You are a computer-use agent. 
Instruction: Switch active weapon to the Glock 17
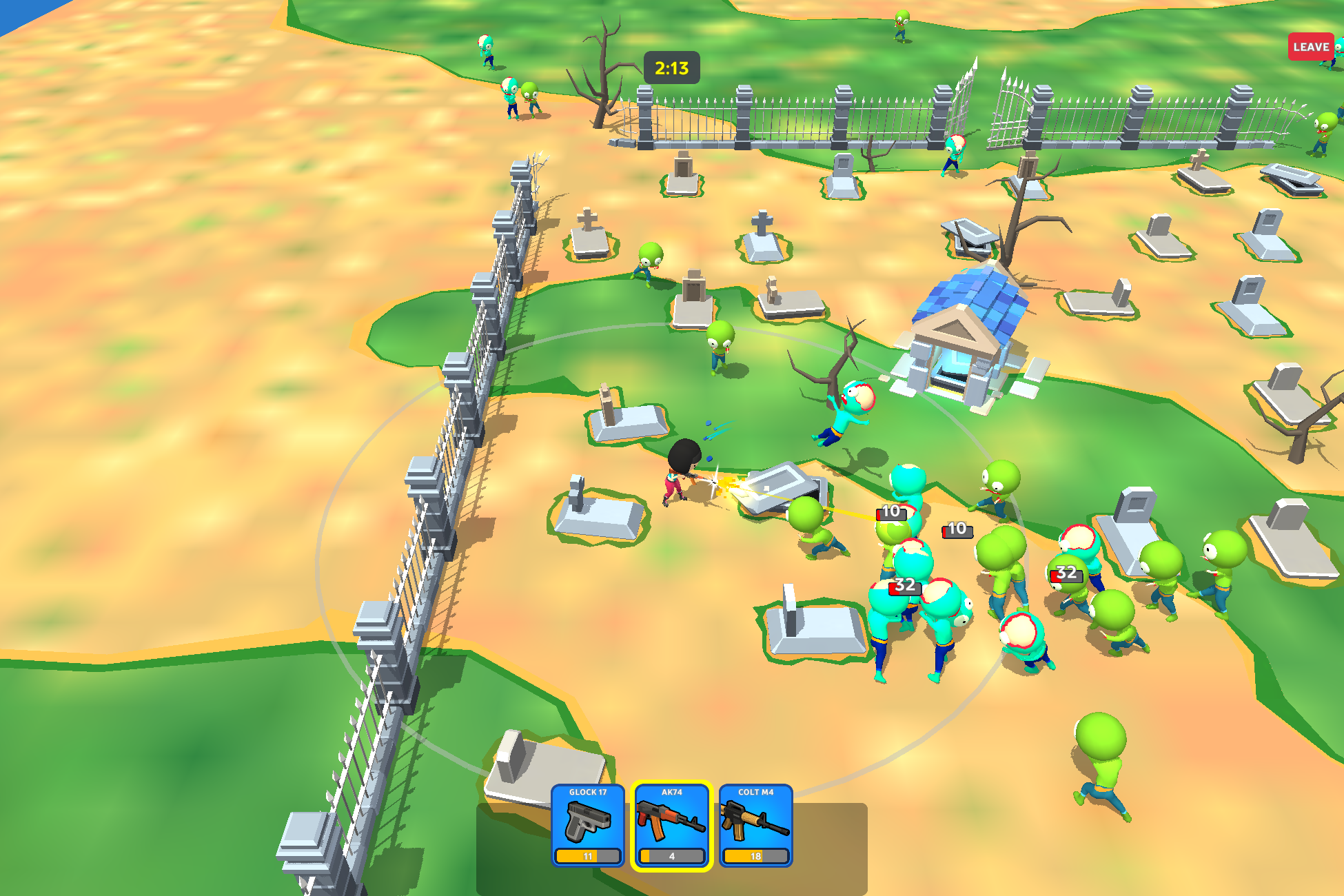point(588,826)
